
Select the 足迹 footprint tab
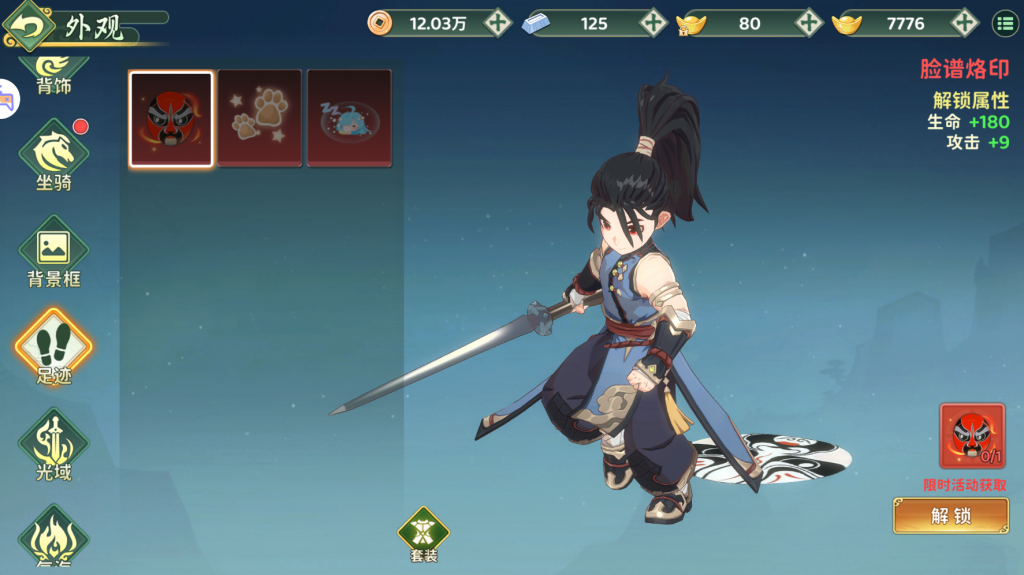54,349
